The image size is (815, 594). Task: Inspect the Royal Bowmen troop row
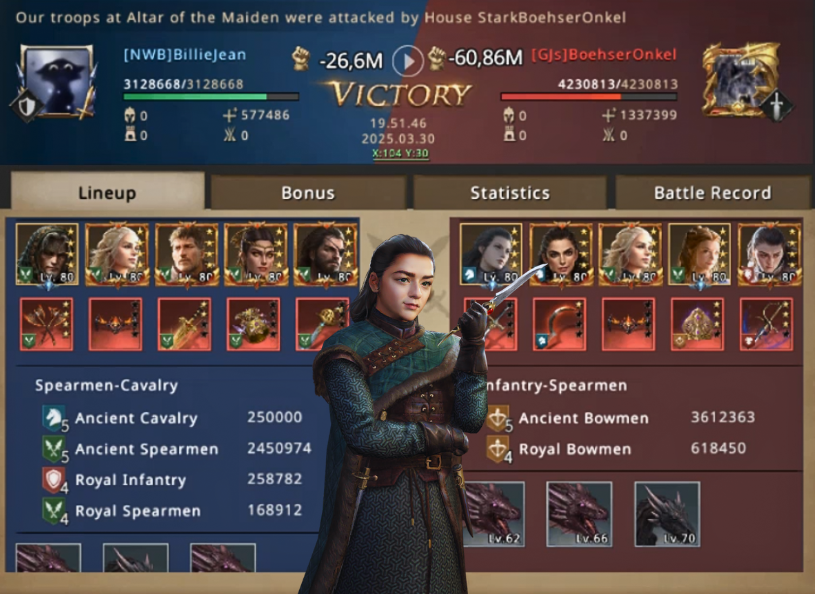coord(620,449)
